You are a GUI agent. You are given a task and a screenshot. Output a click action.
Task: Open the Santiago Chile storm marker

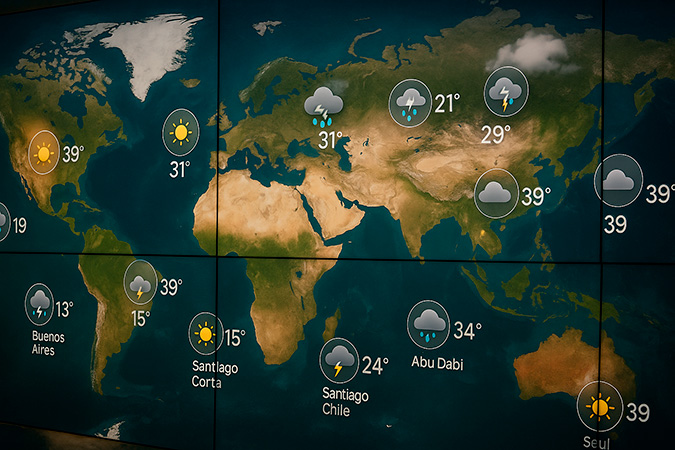(339, 361)
